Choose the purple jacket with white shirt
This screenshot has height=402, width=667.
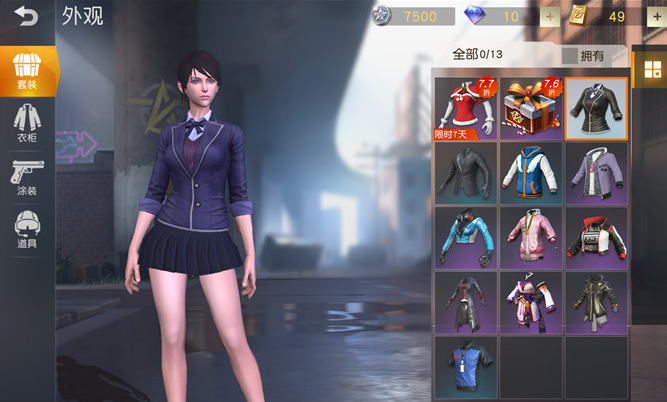point(596,172)
